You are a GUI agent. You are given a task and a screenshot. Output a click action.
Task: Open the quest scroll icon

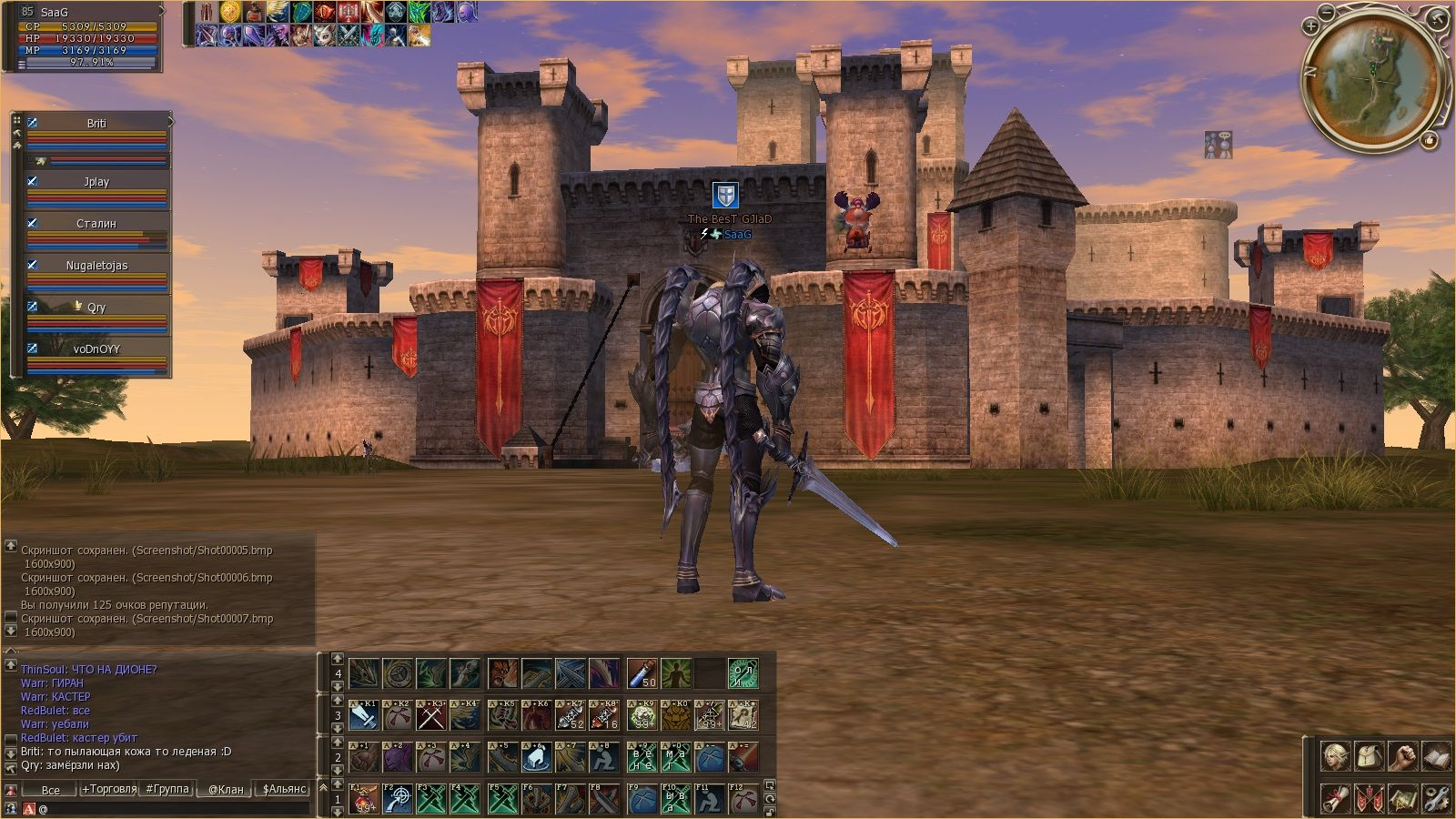[1335, 798]
